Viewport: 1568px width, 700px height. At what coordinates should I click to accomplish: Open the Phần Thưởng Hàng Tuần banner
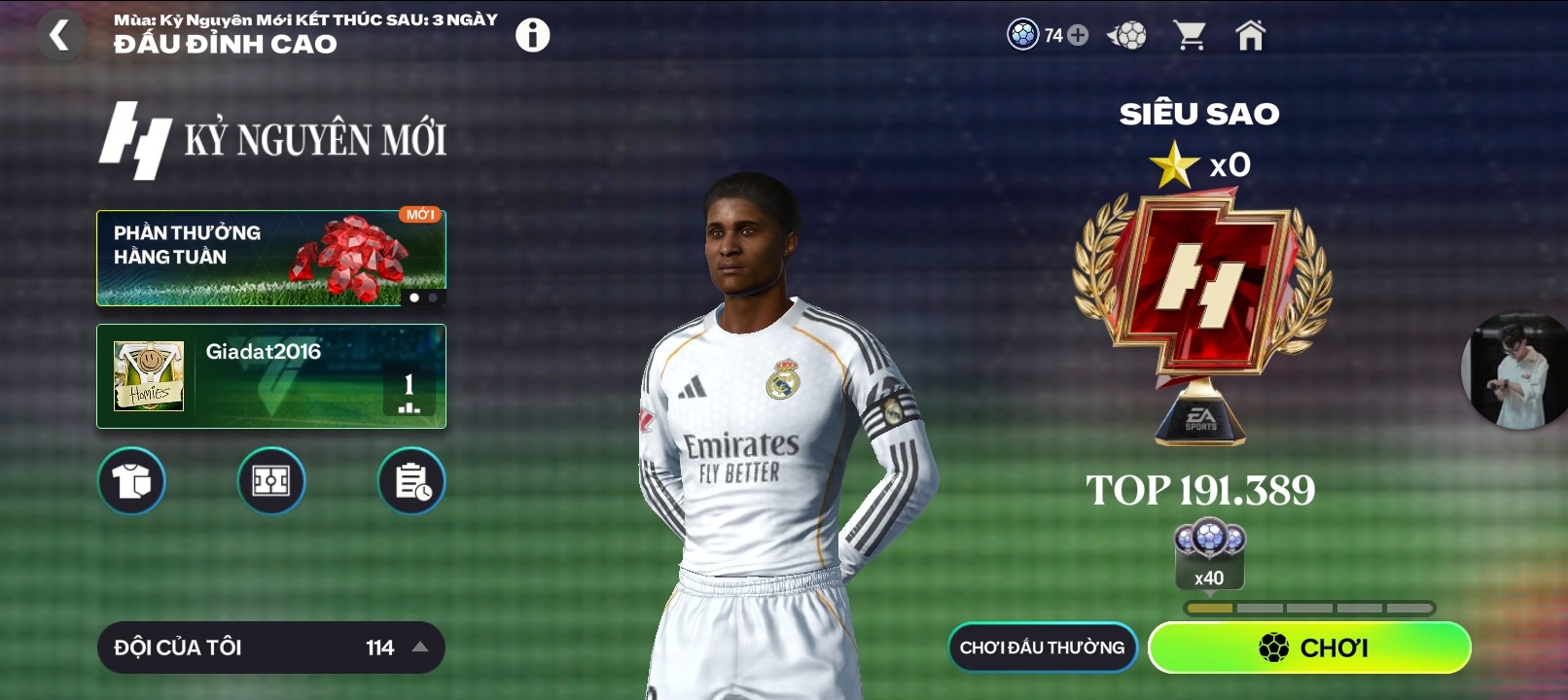(270, 258)
